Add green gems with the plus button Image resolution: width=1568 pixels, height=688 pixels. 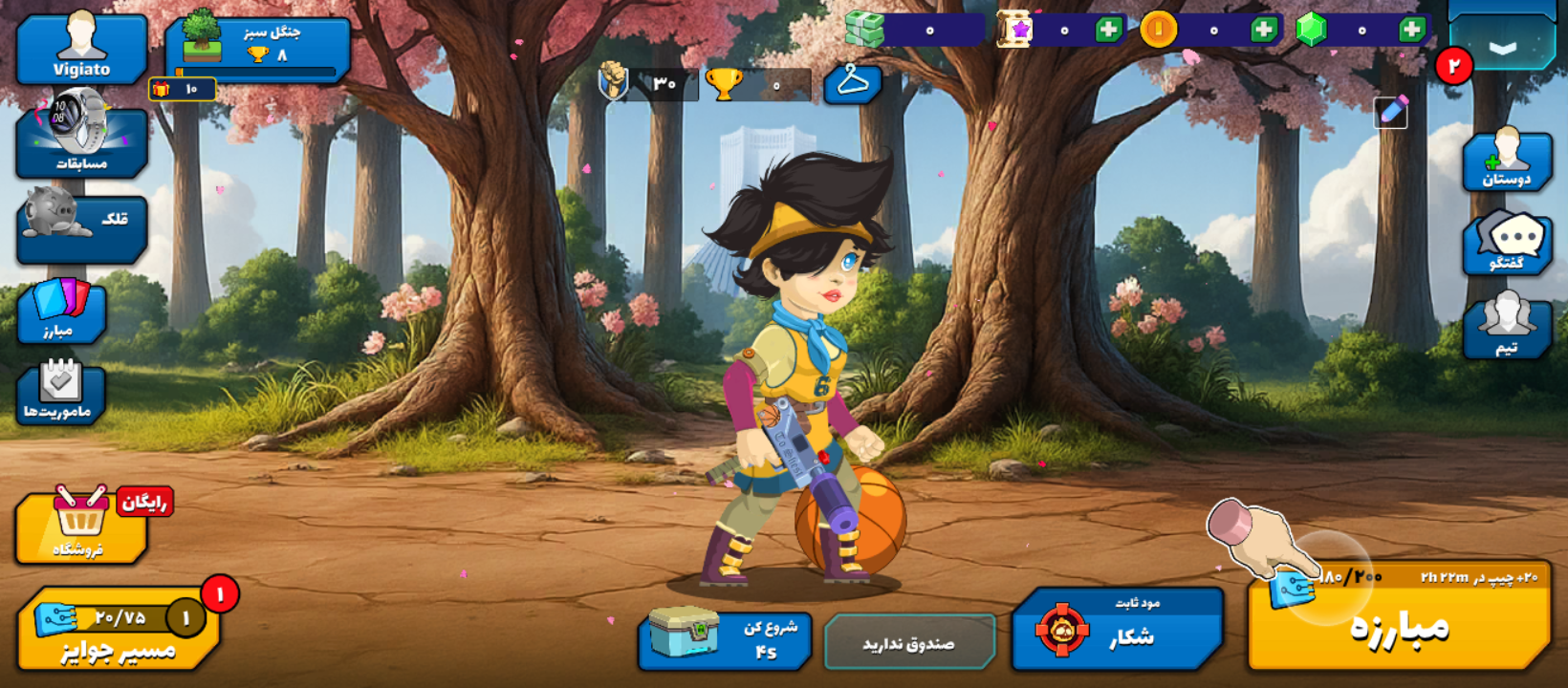(x=1411, y=31)
